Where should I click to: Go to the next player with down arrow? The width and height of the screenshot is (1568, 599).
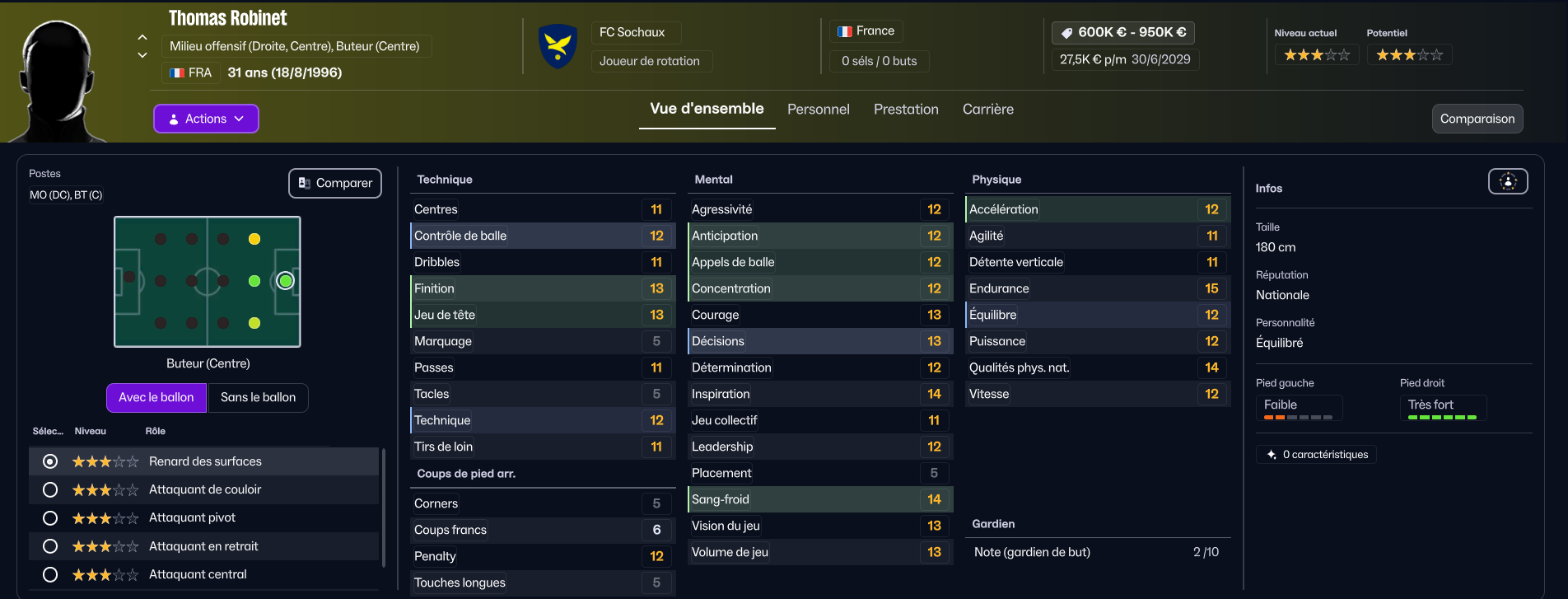(142, 55)
